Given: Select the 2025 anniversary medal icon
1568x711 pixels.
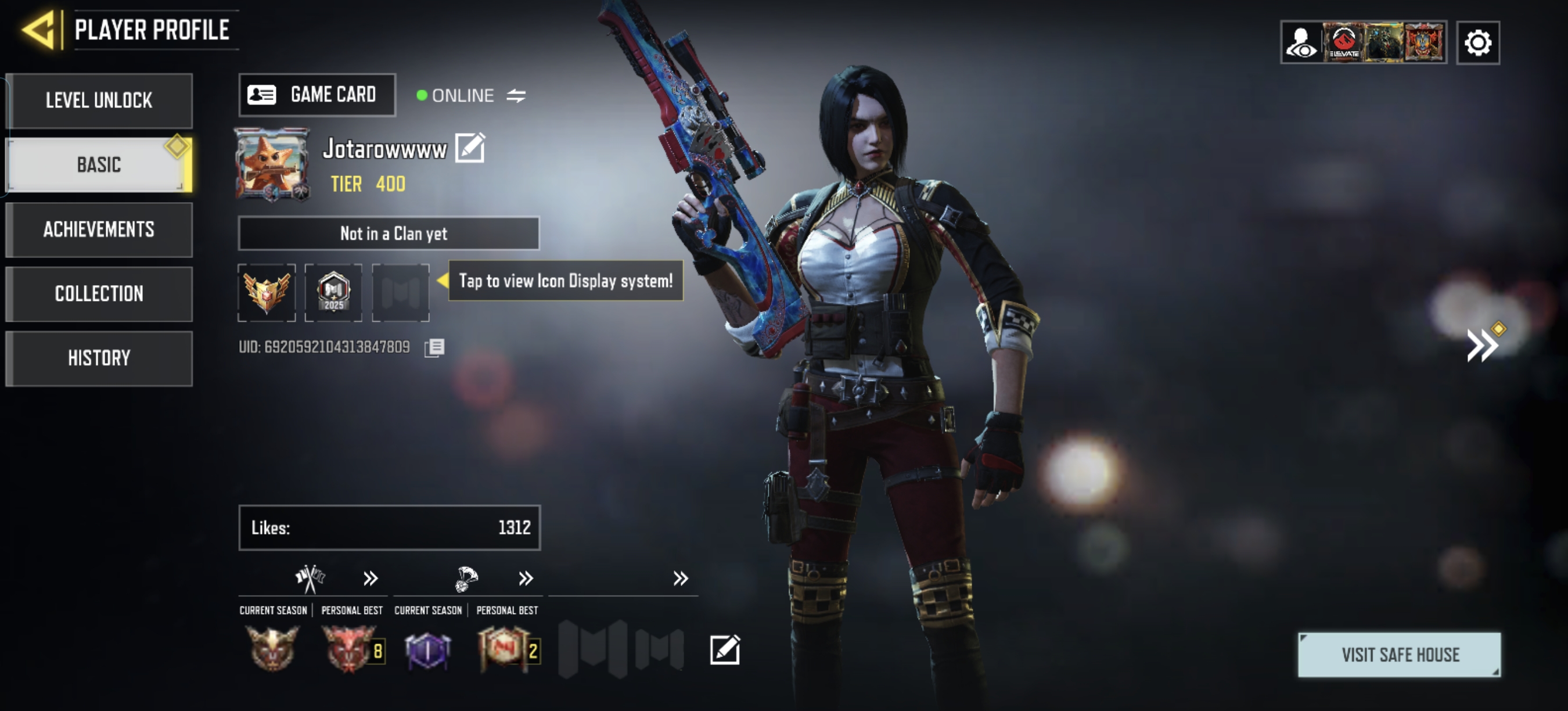Looking at the screenshot, I should 333,293.
